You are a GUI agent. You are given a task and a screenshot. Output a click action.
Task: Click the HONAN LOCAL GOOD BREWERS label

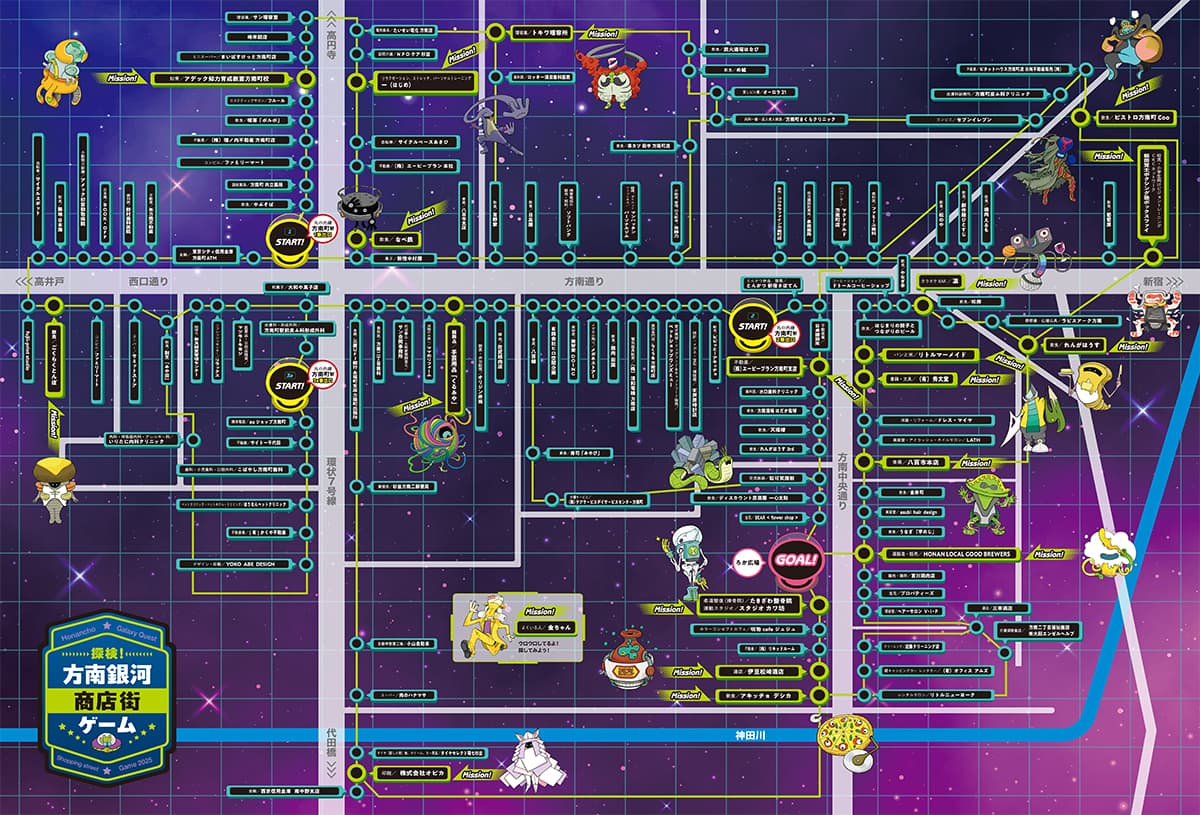(949, 554)
